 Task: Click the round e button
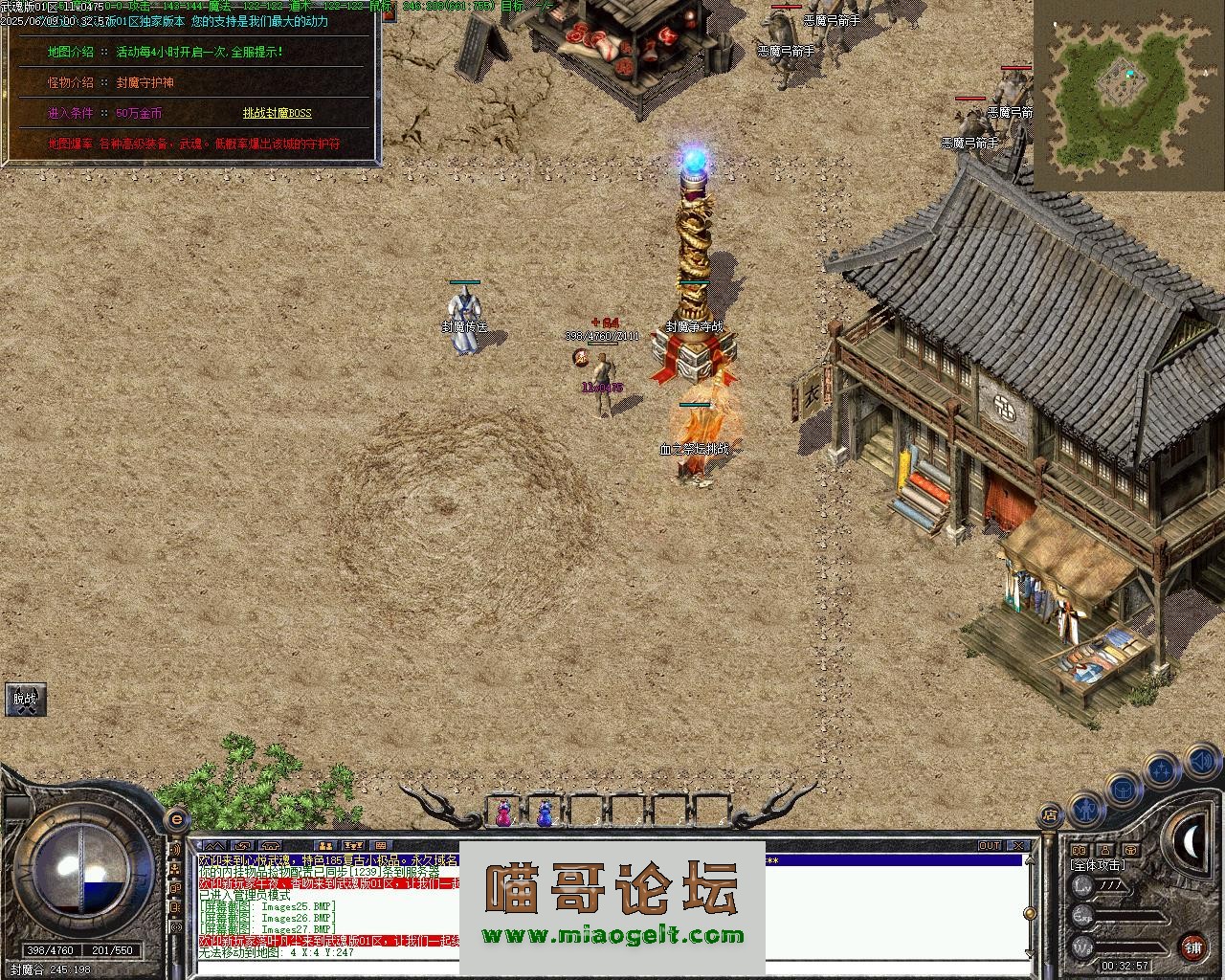coord(176,820)
